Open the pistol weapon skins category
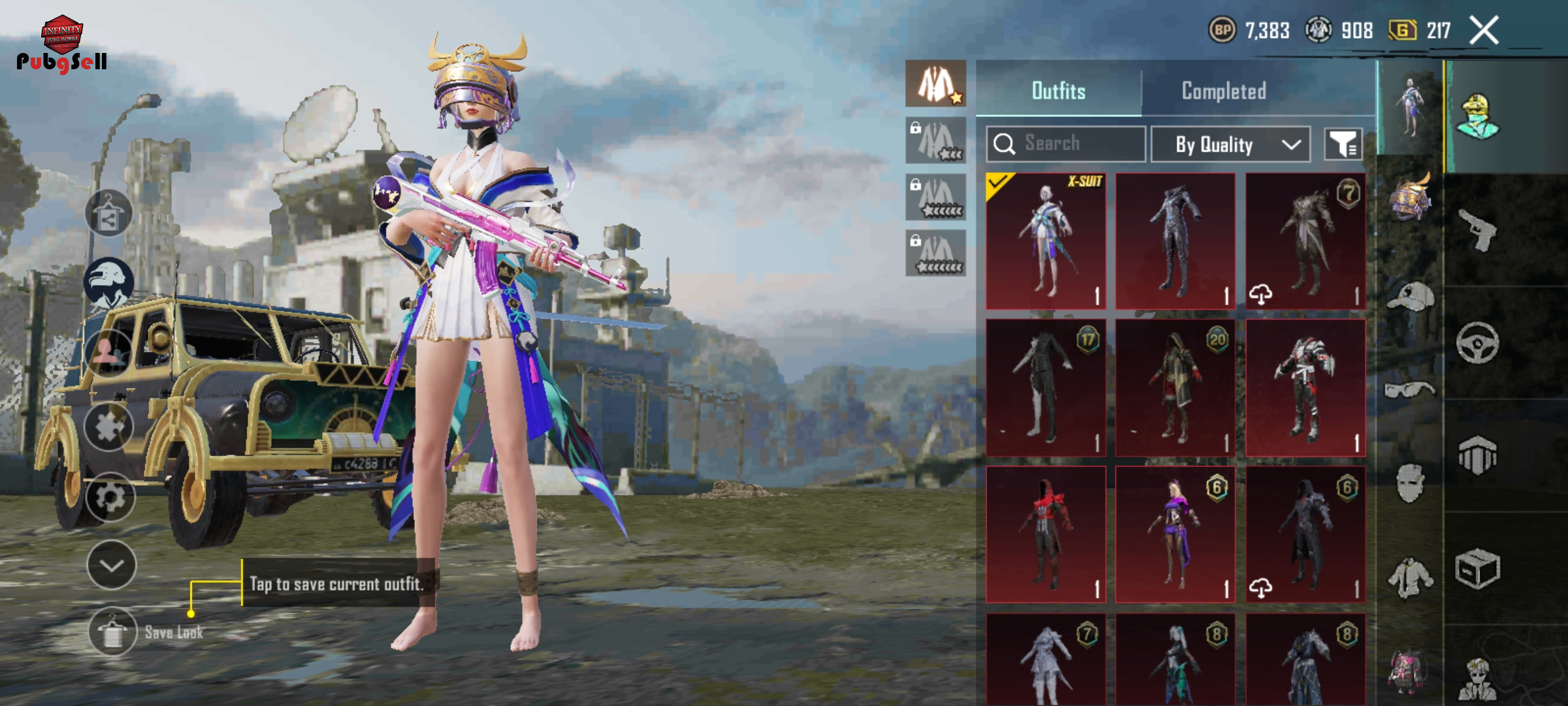 click(1478, 229)
